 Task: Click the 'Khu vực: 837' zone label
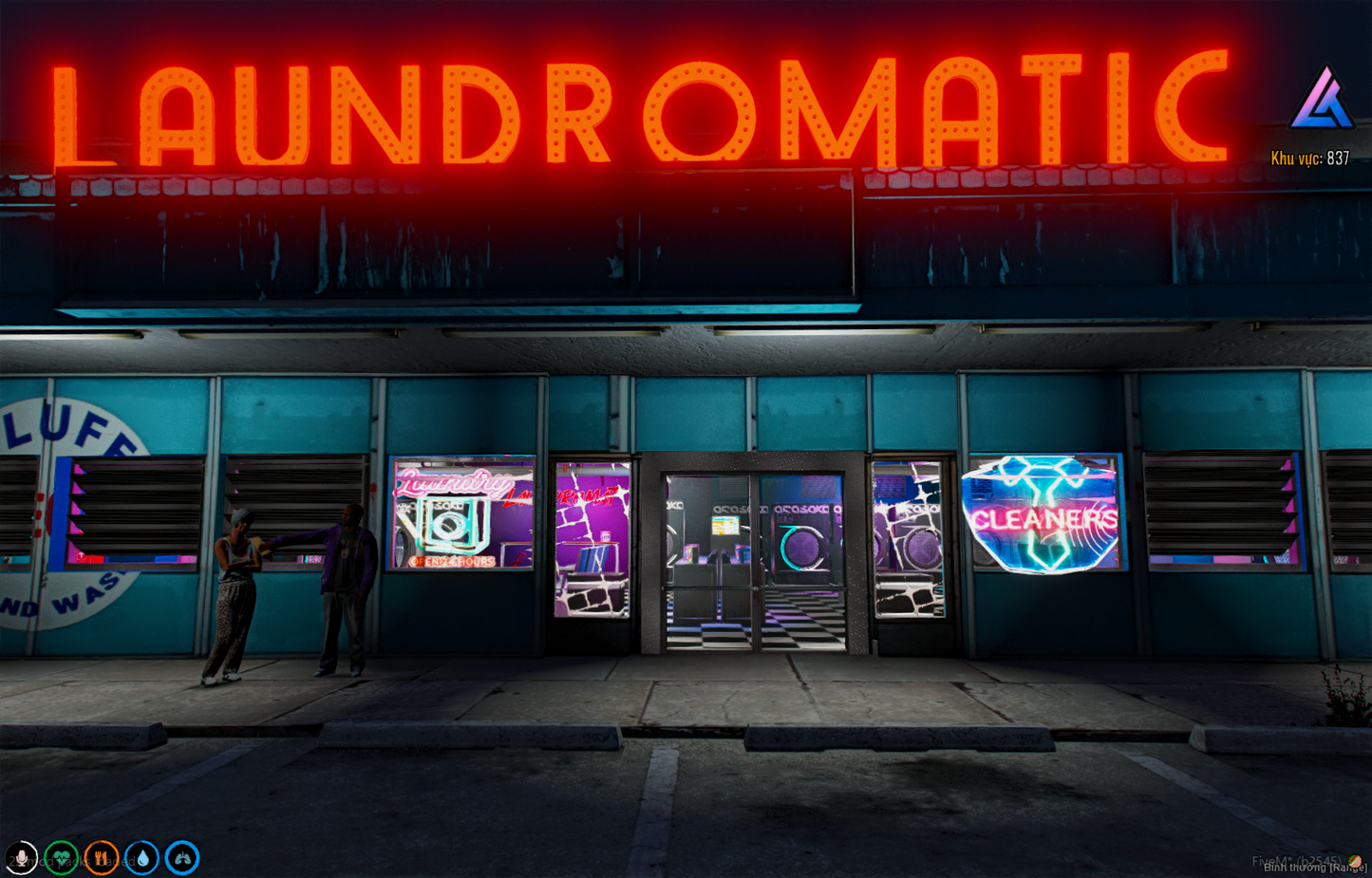1309,155
